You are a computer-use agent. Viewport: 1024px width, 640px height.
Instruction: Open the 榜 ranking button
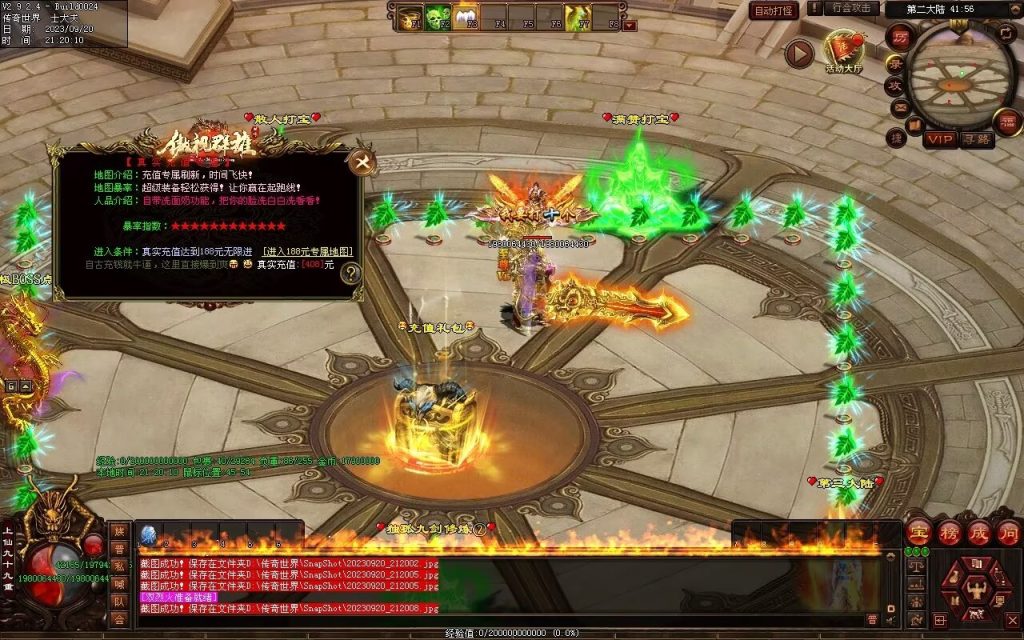[948, 532]
